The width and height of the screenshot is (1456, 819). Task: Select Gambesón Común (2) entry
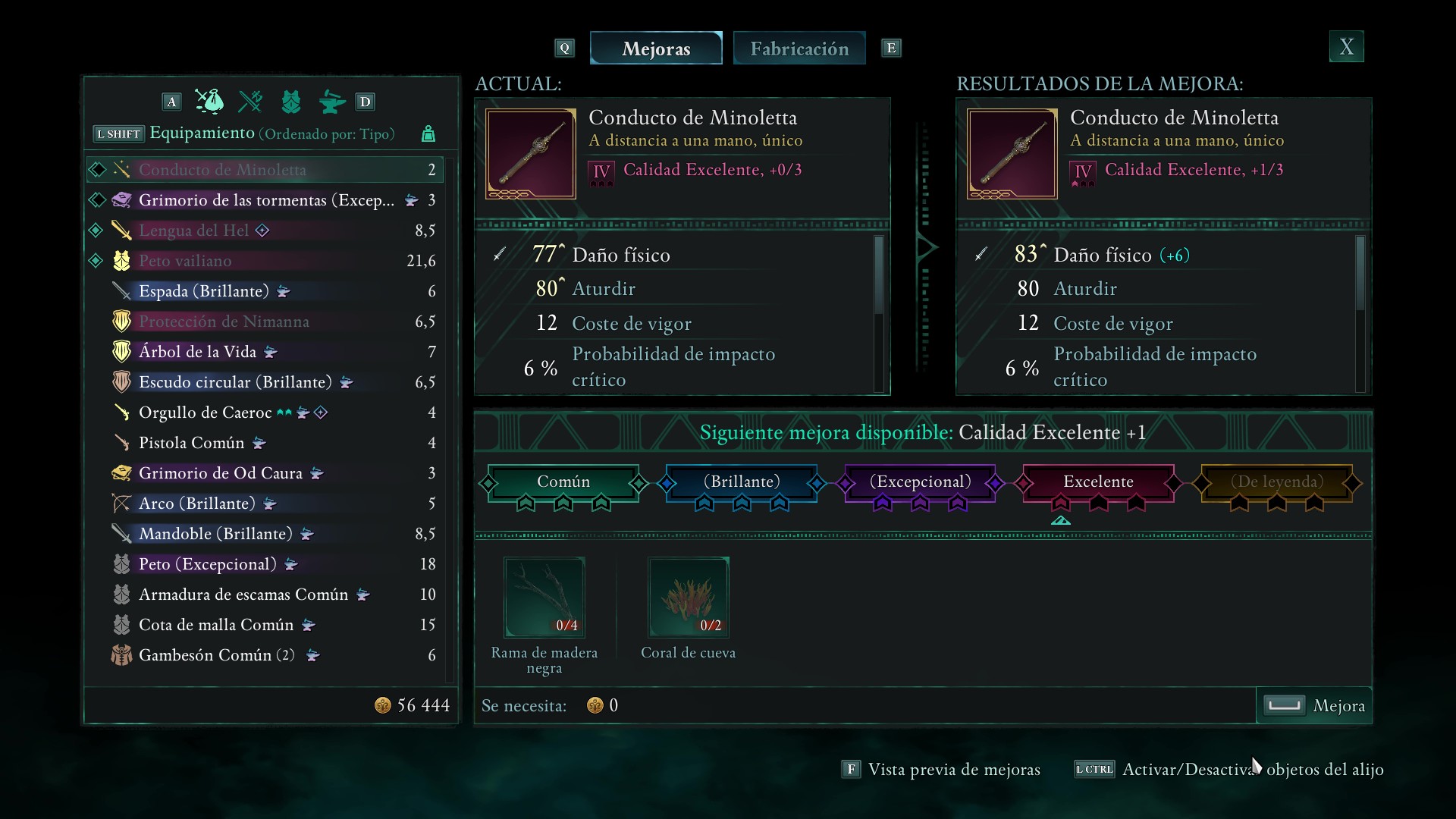216,655
